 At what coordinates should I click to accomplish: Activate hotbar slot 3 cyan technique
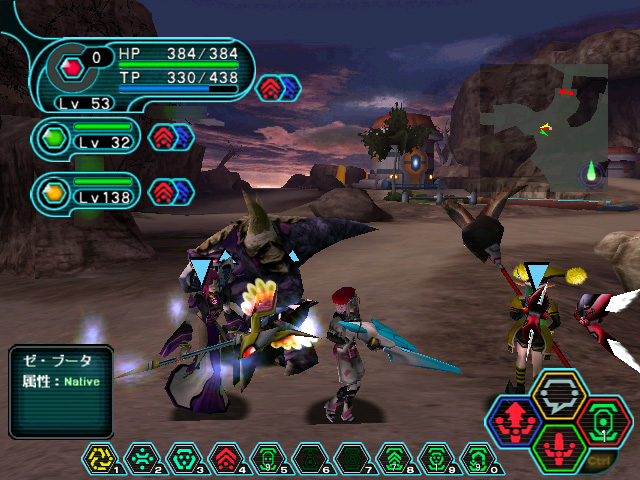181,459
